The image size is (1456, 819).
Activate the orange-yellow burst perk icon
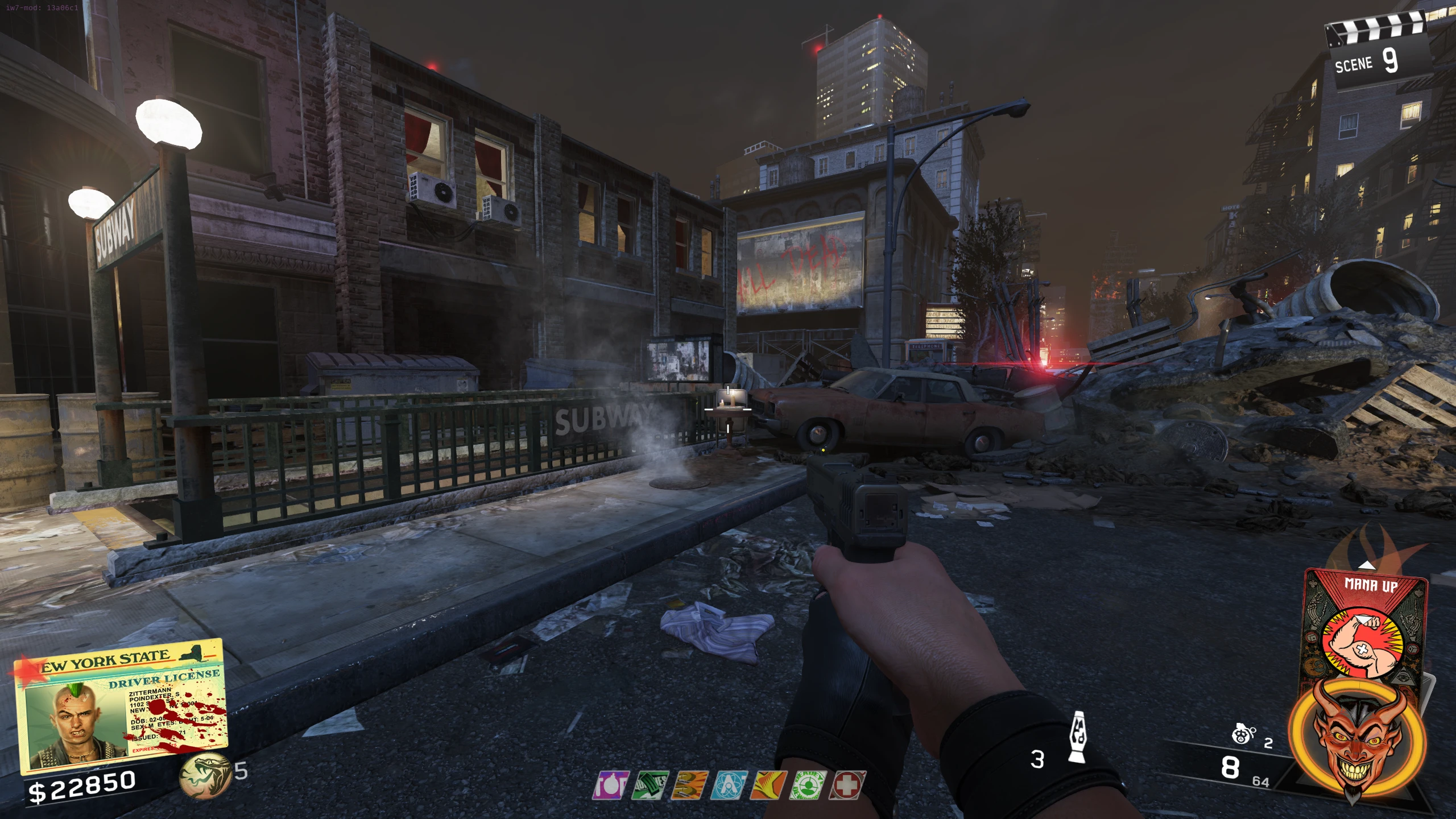point(768,785)
